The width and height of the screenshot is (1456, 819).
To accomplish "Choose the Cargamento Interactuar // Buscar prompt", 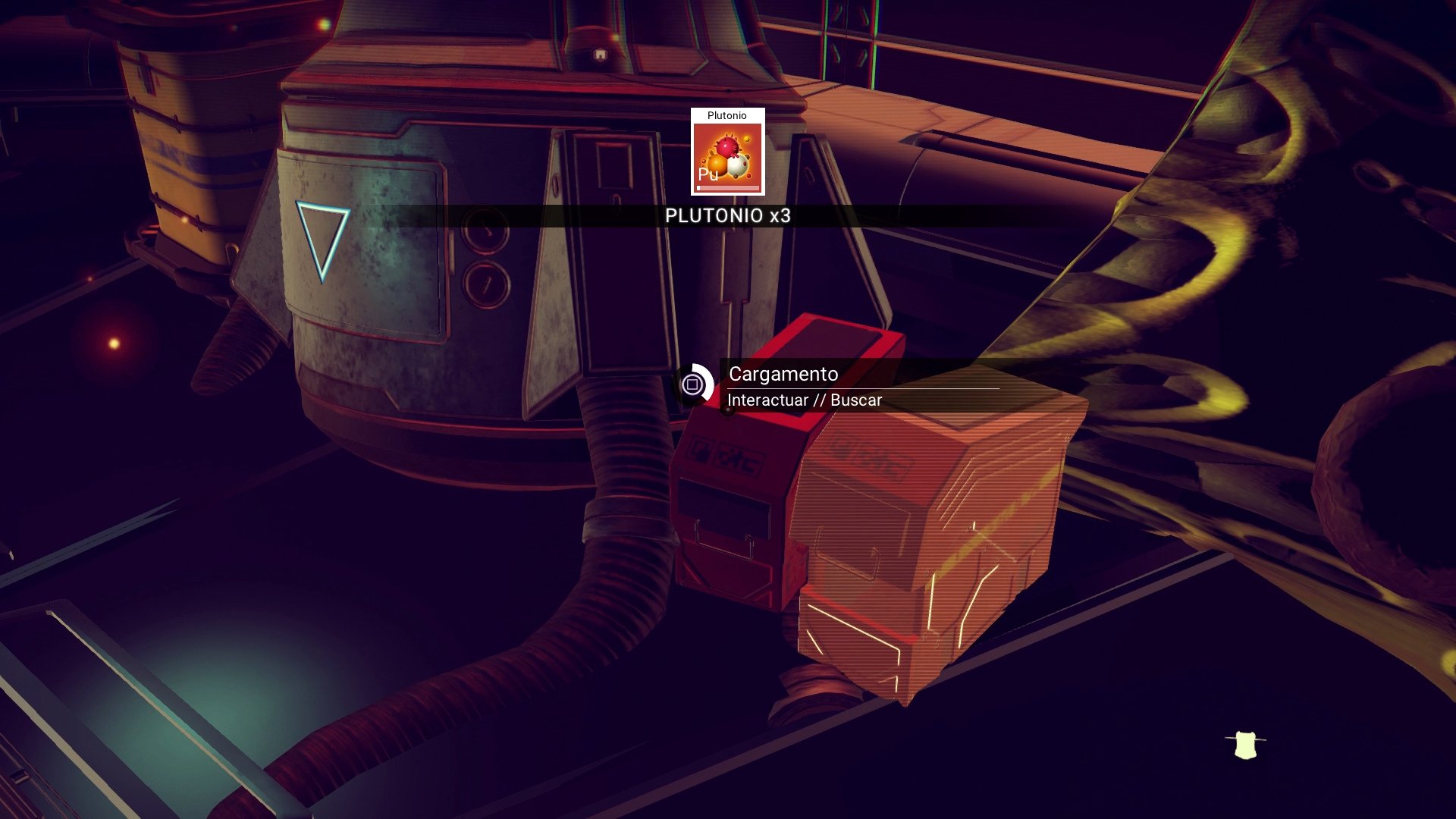I will point(804,386).
